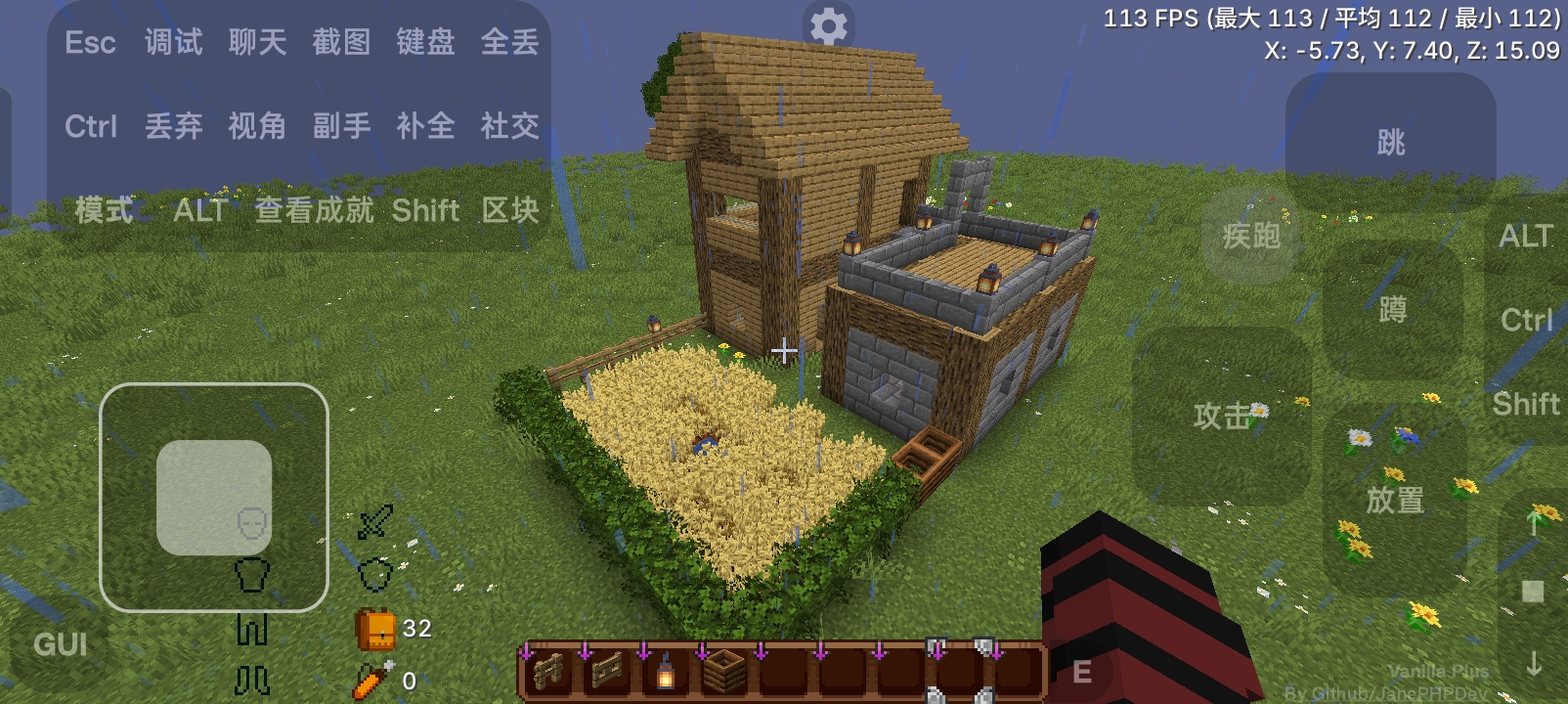Toggle the 蹲 sneak control
This screenshot has height=704, width=1568.
1393,309
